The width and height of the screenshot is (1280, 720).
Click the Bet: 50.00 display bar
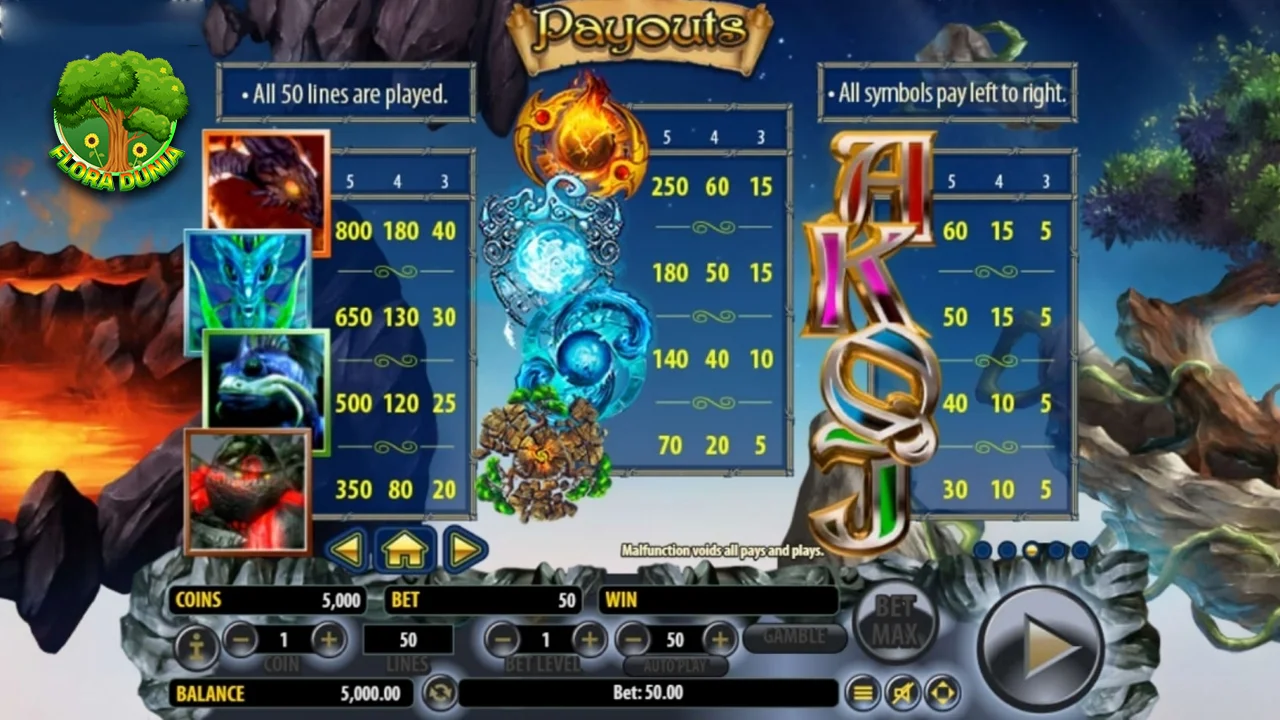(x=650, y=693)
